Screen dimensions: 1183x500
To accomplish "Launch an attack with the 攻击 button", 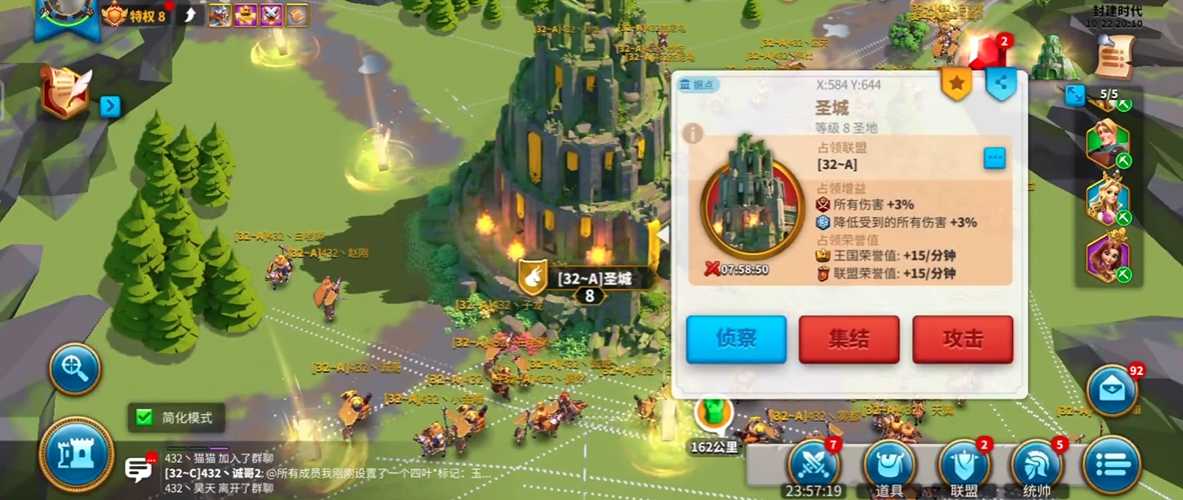I will point(962,339).
